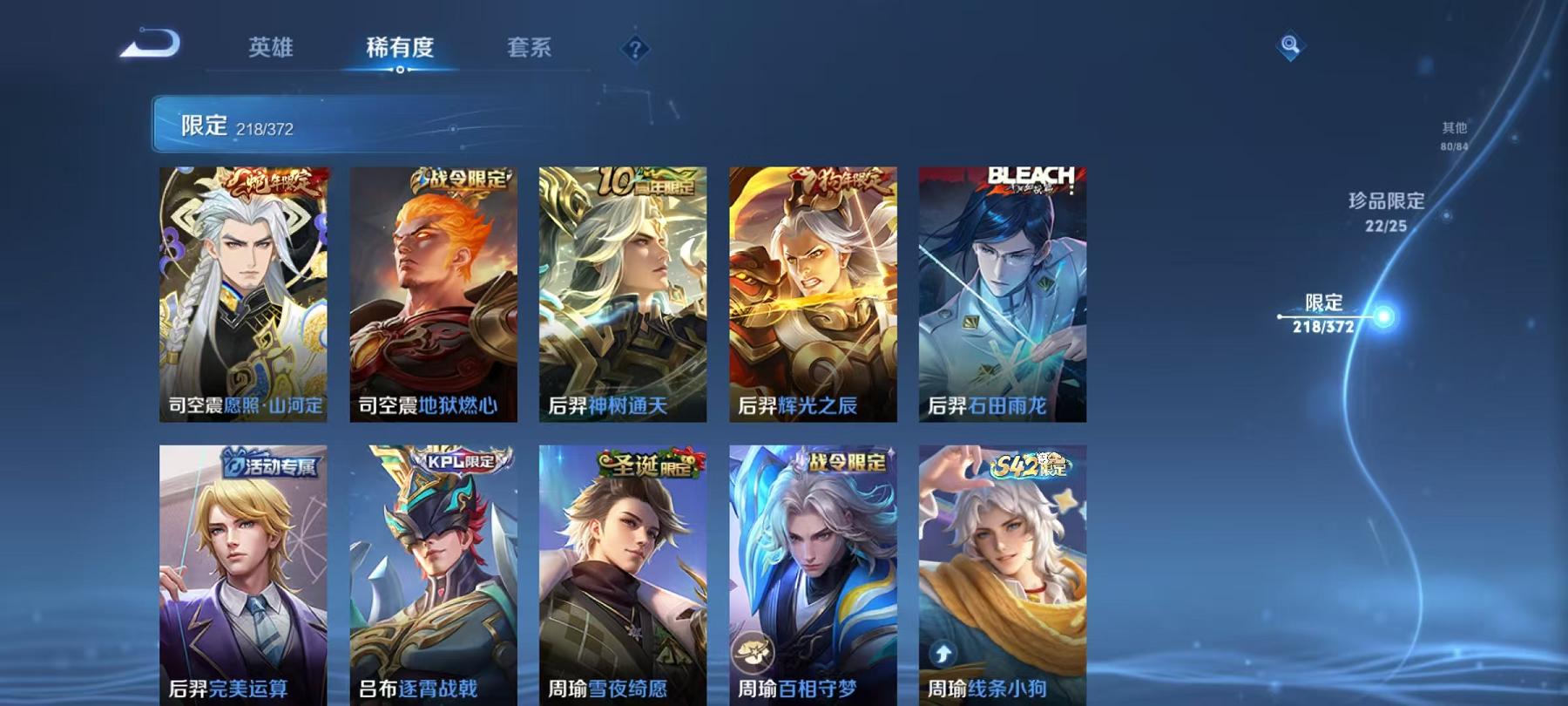
Task: Switch to the 英雄 tab
Action: pyautogui.click(x=272, y=50)
